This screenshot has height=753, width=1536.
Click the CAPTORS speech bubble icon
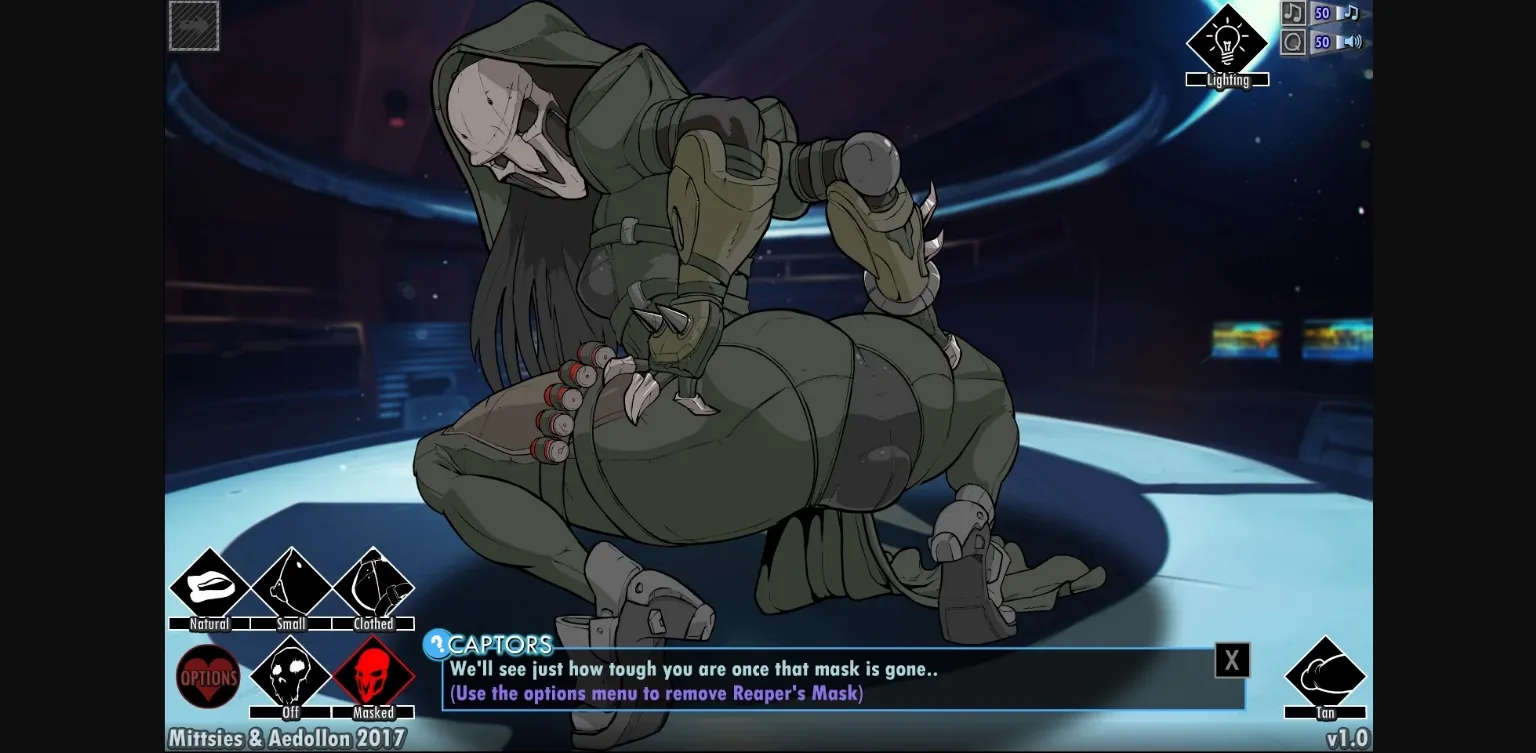click(x=438, y=643)
